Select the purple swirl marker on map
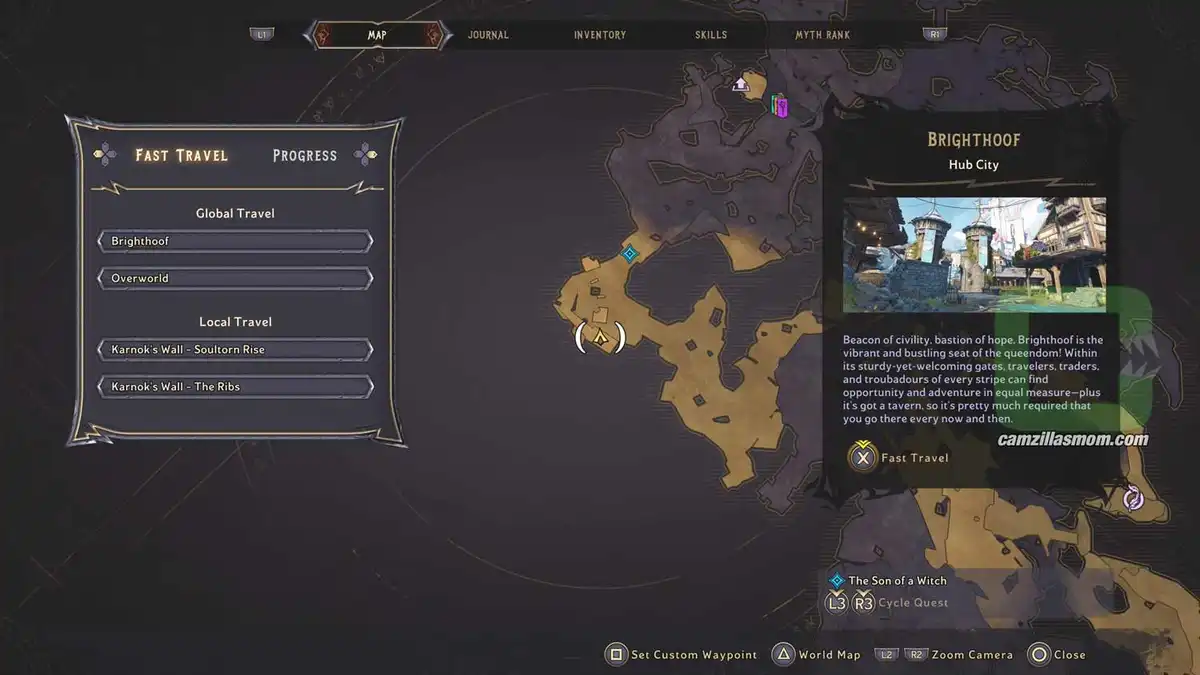Image resolution: width=1200 pixels, height=675 pixels. click(x=1133, y=497)
